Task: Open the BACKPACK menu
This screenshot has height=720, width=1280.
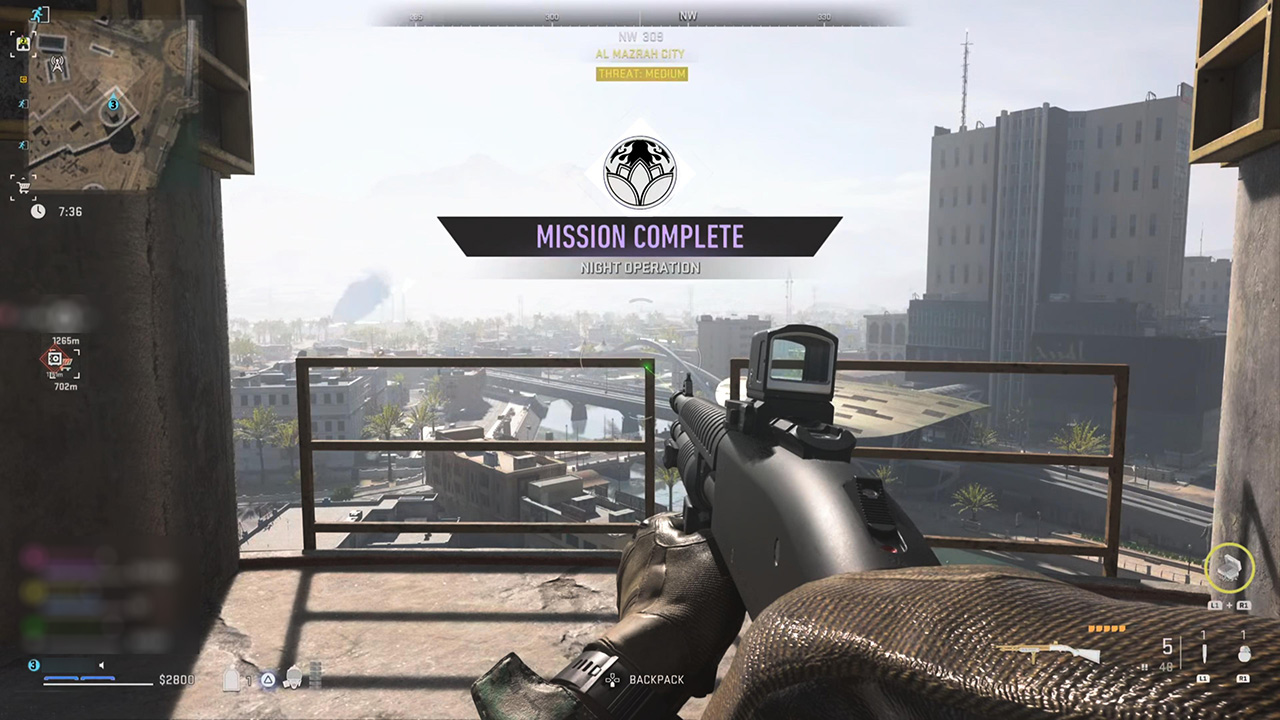Action: [656, 679]
